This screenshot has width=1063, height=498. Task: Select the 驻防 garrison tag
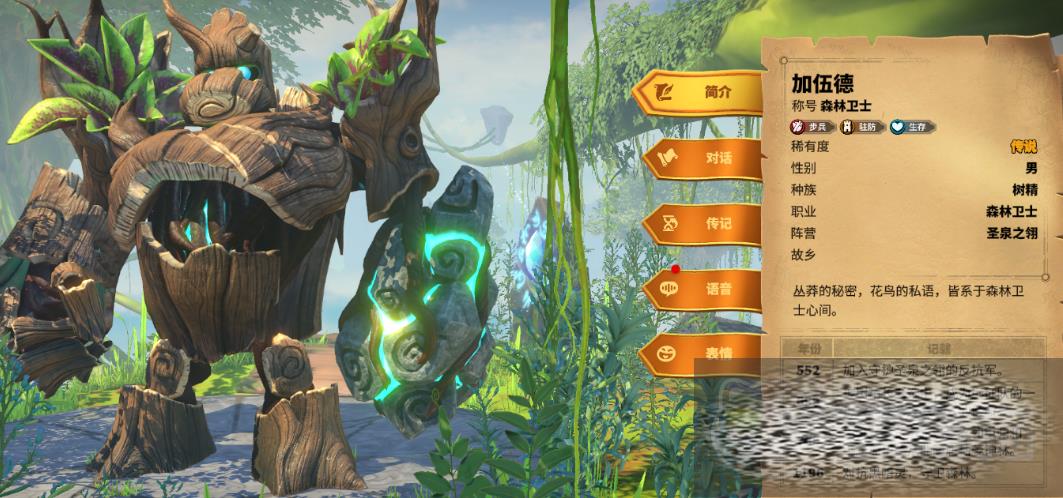click(x=862, y=127)
